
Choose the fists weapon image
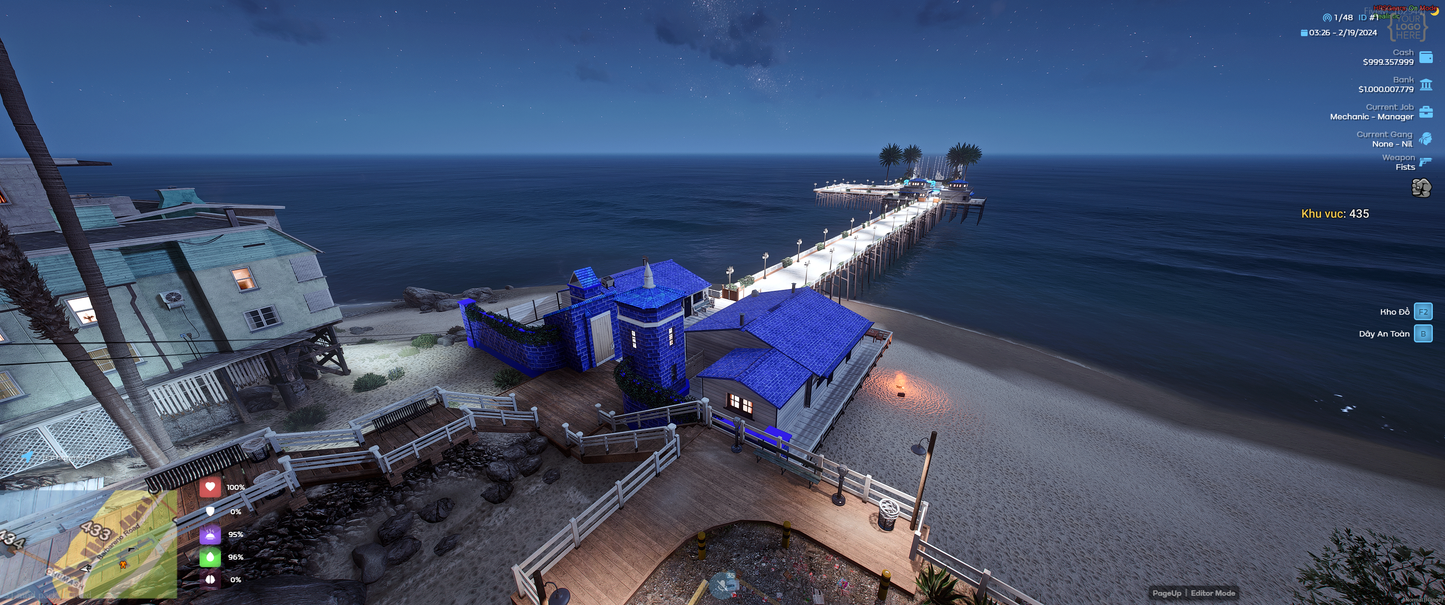(x=1421, y=187)
